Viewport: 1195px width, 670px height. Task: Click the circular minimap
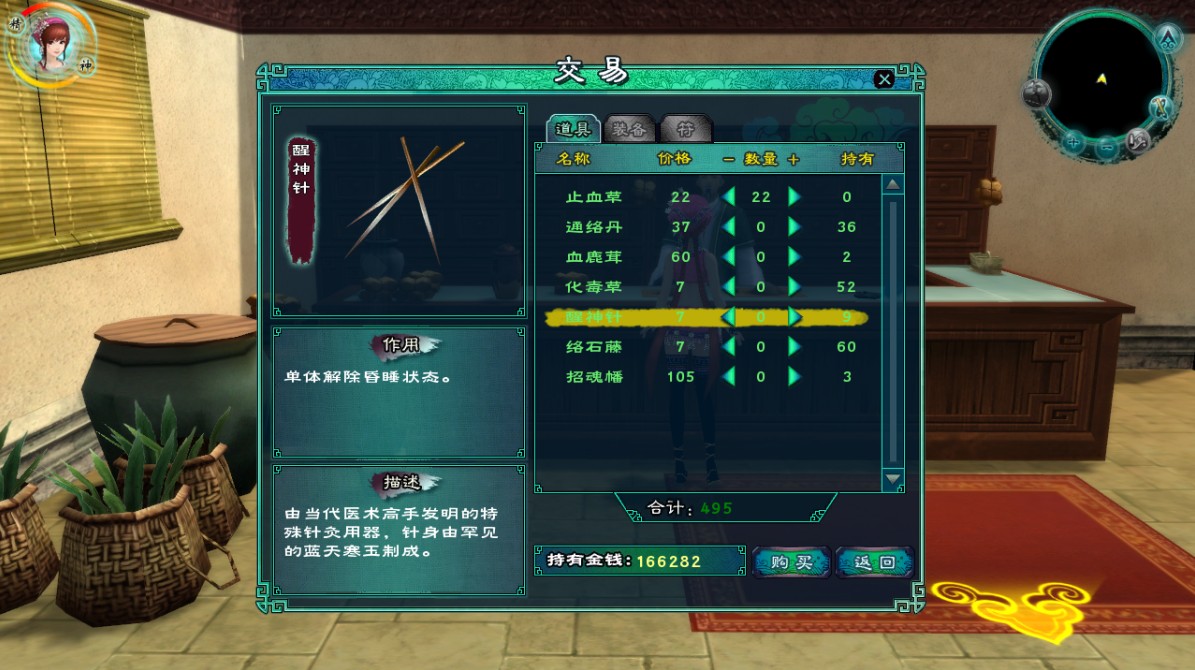click(1100, 79)
